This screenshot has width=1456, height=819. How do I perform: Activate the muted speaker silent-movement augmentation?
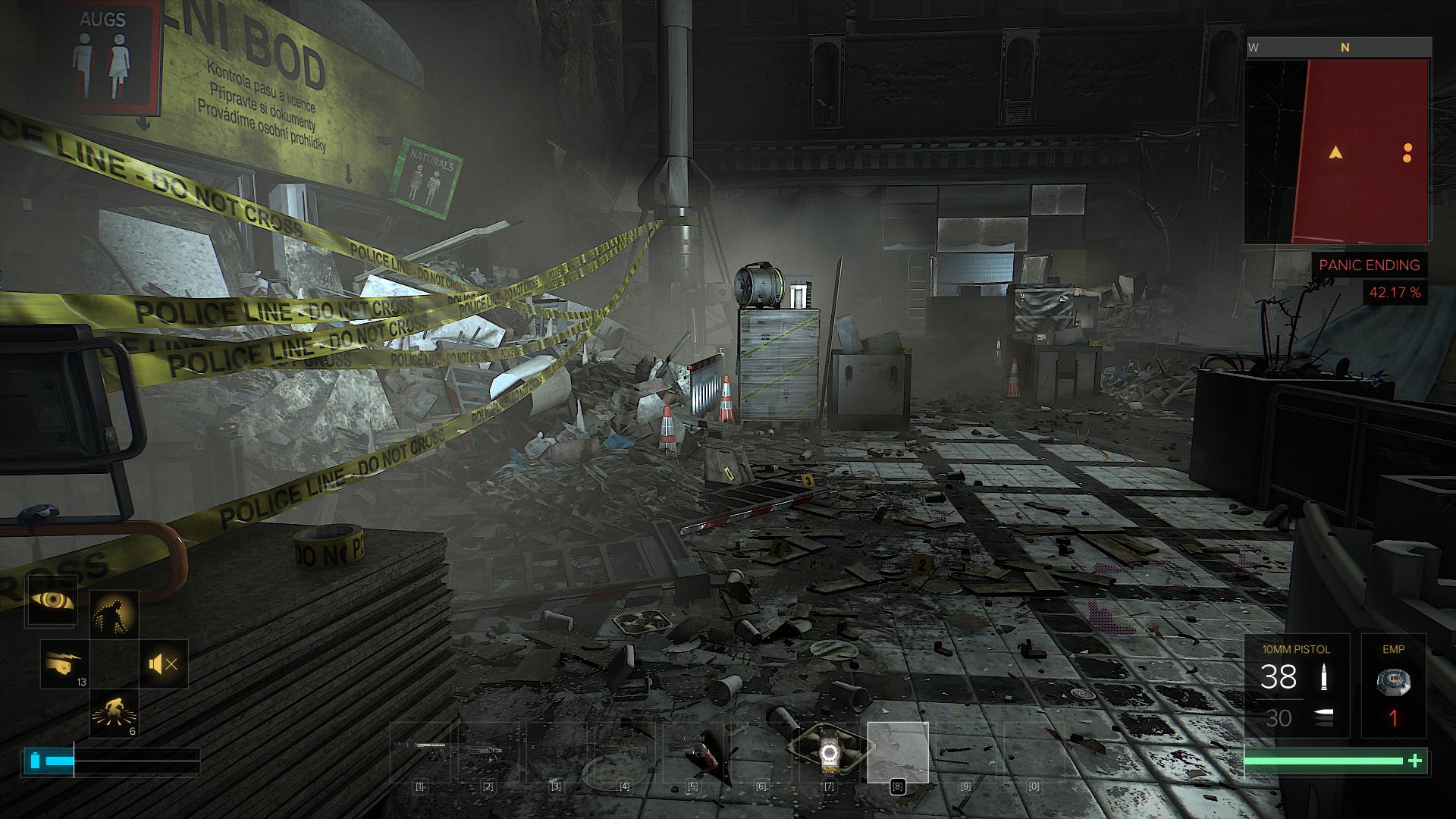(x=164, y=664)
